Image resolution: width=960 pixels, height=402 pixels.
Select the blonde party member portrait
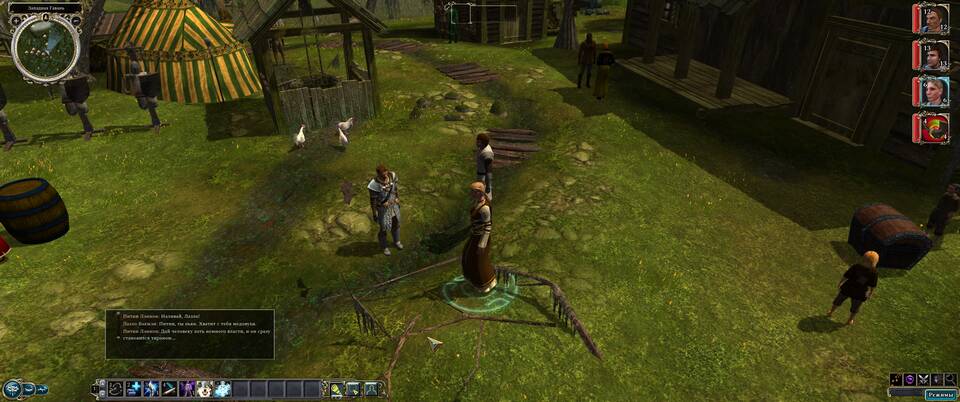(x=930, y=91)
